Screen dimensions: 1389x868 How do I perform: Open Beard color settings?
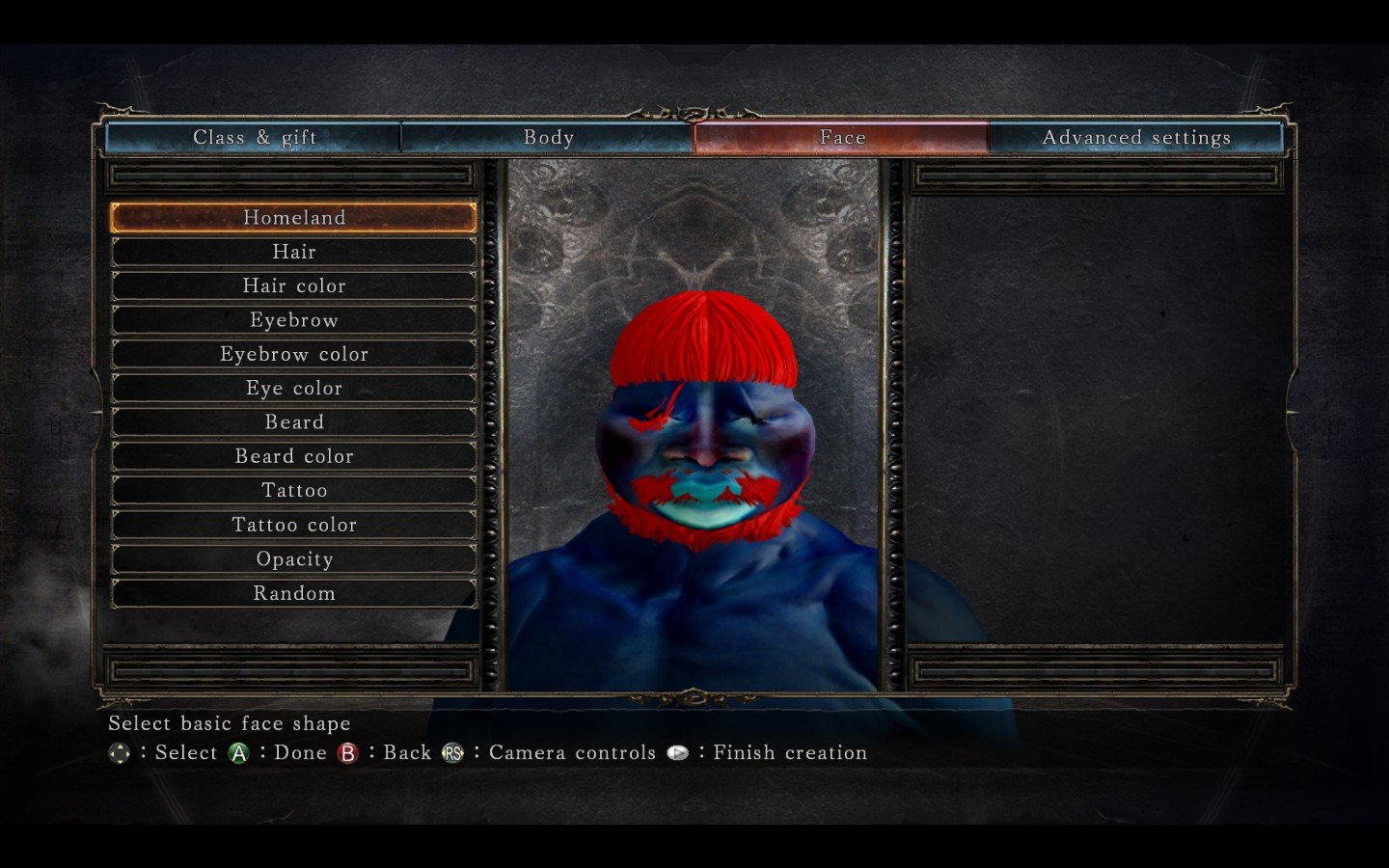pos(294,457)
